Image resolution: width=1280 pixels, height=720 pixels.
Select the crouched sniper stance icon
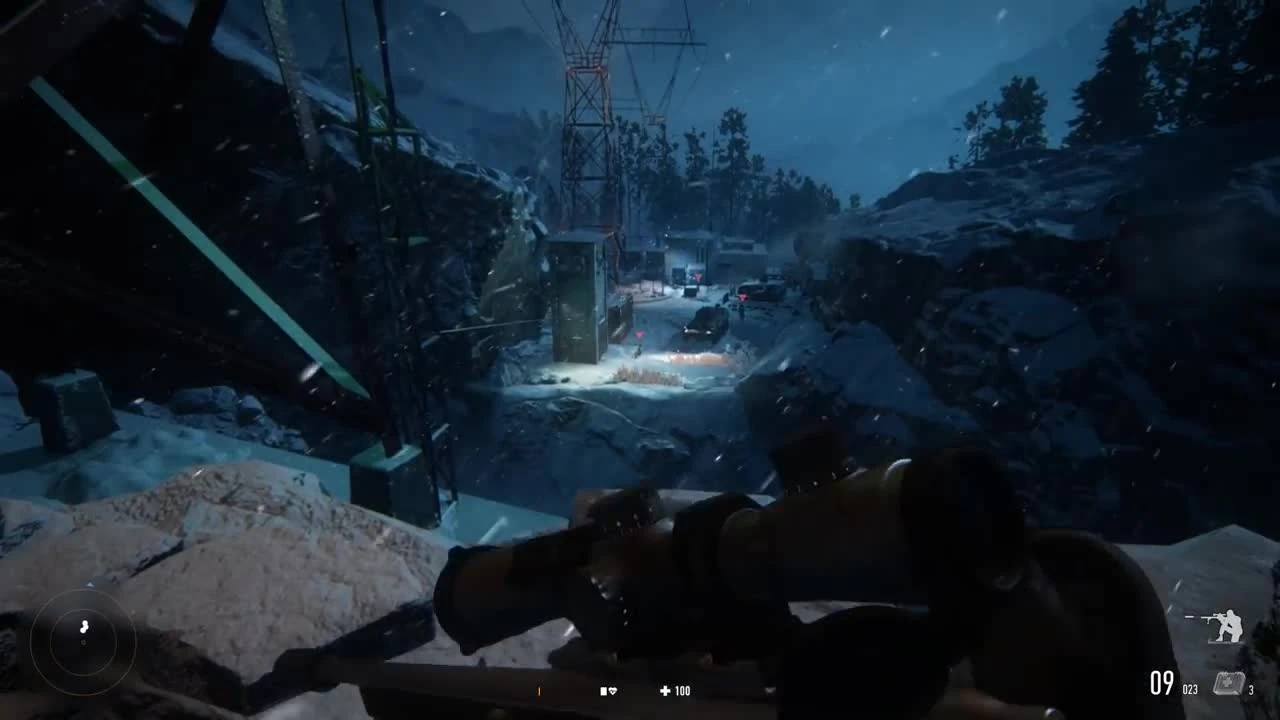tap(1221, 624)
